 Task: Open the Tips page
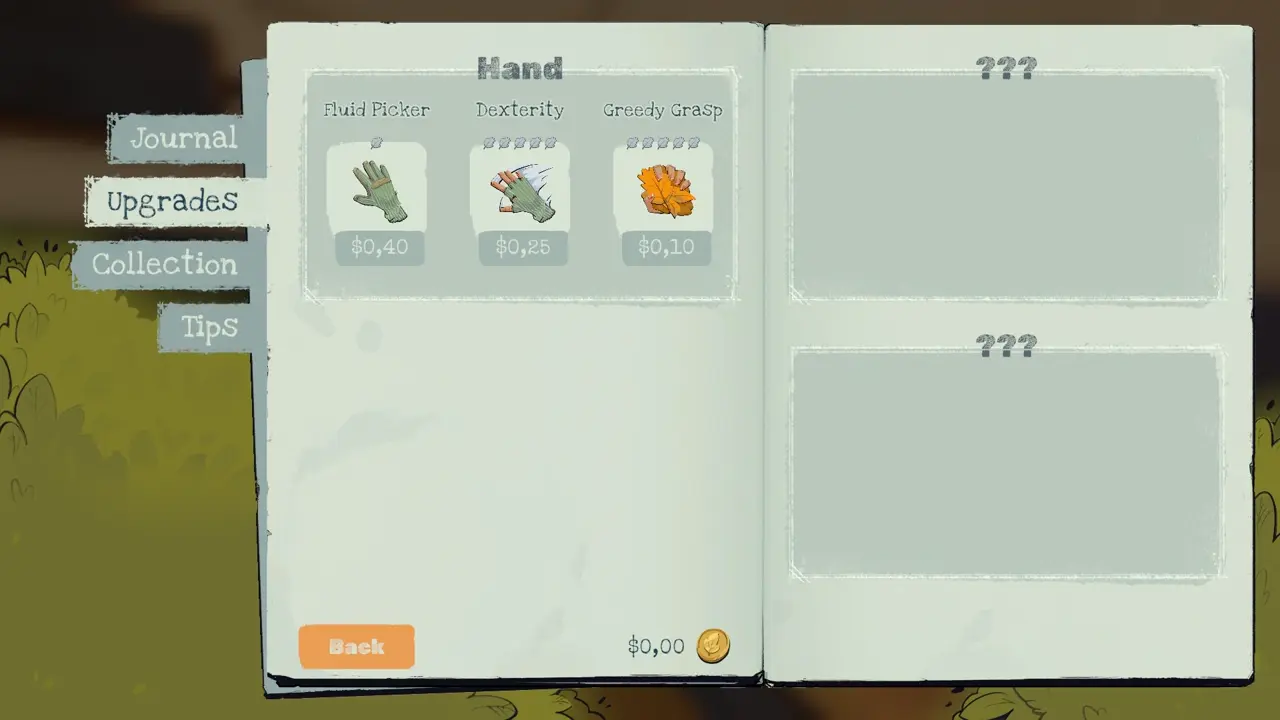[209, 327]
